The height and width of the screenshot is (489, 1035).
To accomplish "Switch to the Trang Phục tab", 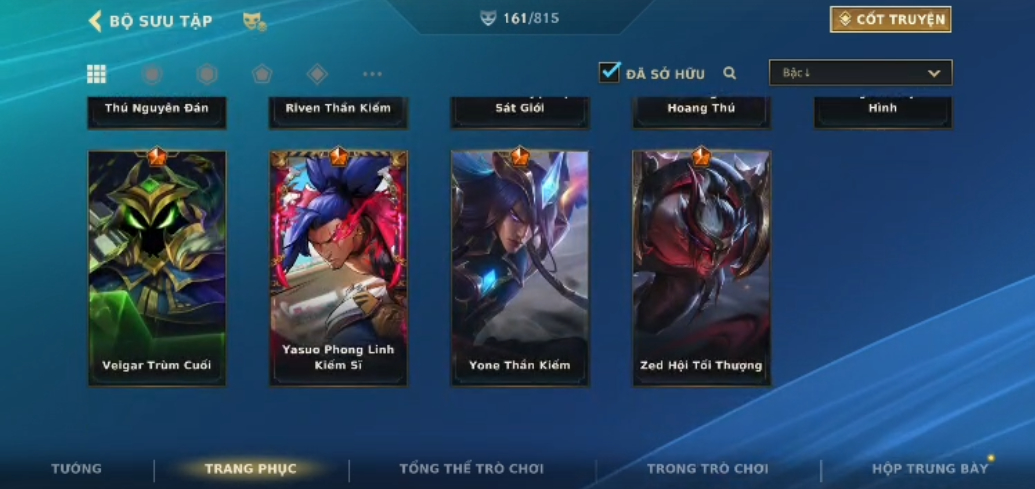I will (x=250, y=469).
